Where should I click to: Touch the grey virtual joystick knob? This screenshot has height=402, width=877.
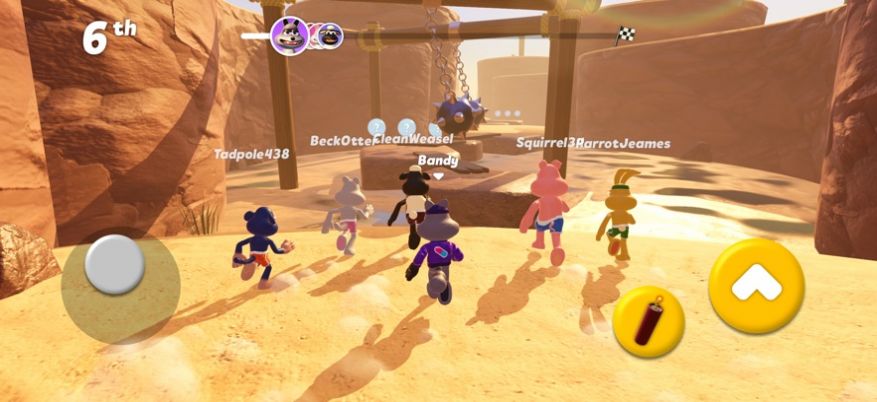[x=114, y=265]
